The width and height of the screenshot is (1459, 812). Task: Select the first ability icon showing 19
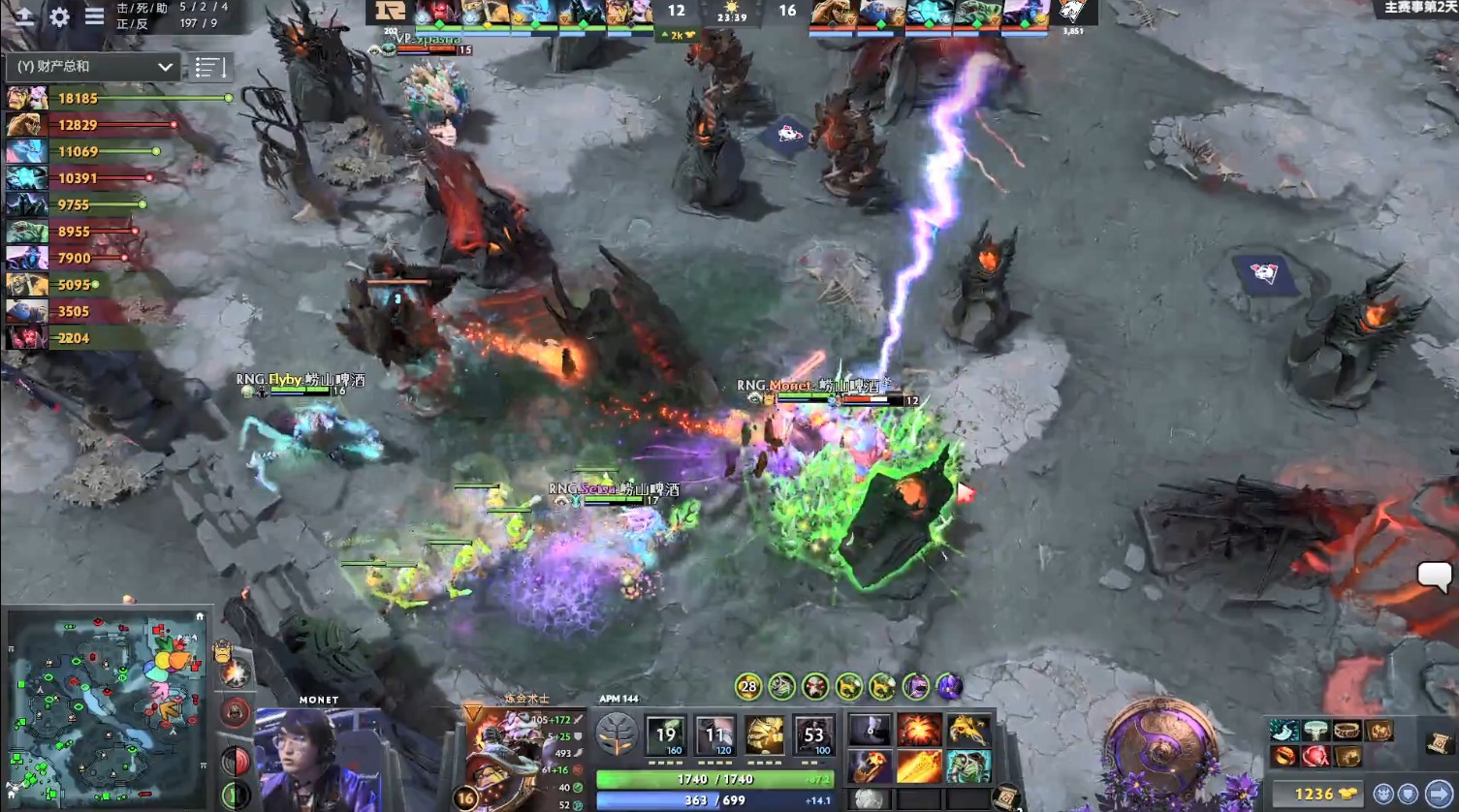point(665,734)
